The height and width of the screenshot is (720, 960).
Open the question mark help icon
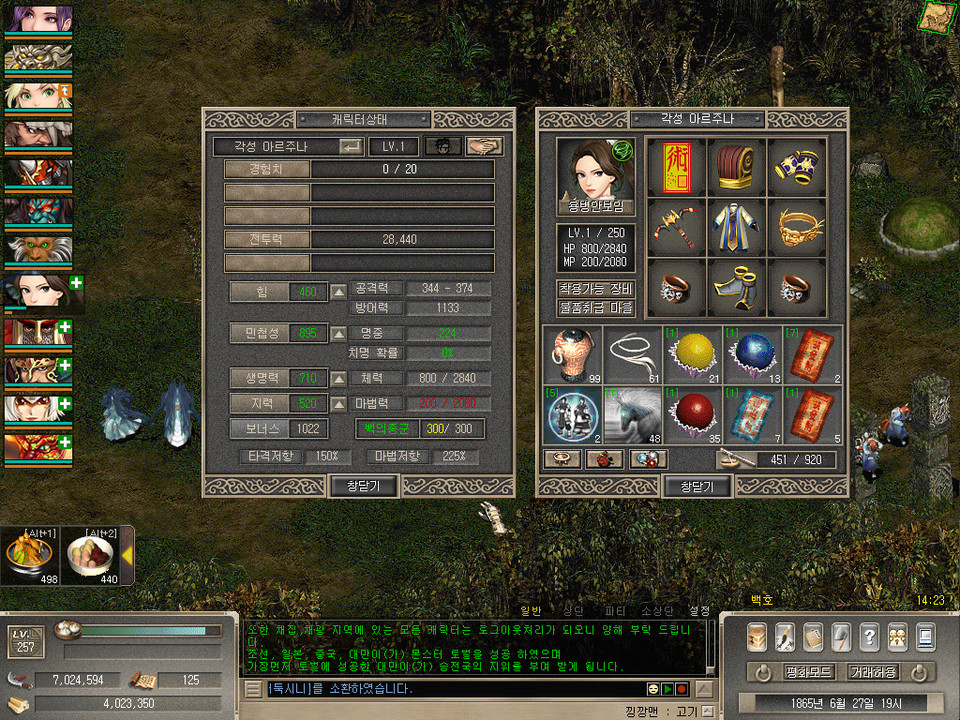[869, 636]
